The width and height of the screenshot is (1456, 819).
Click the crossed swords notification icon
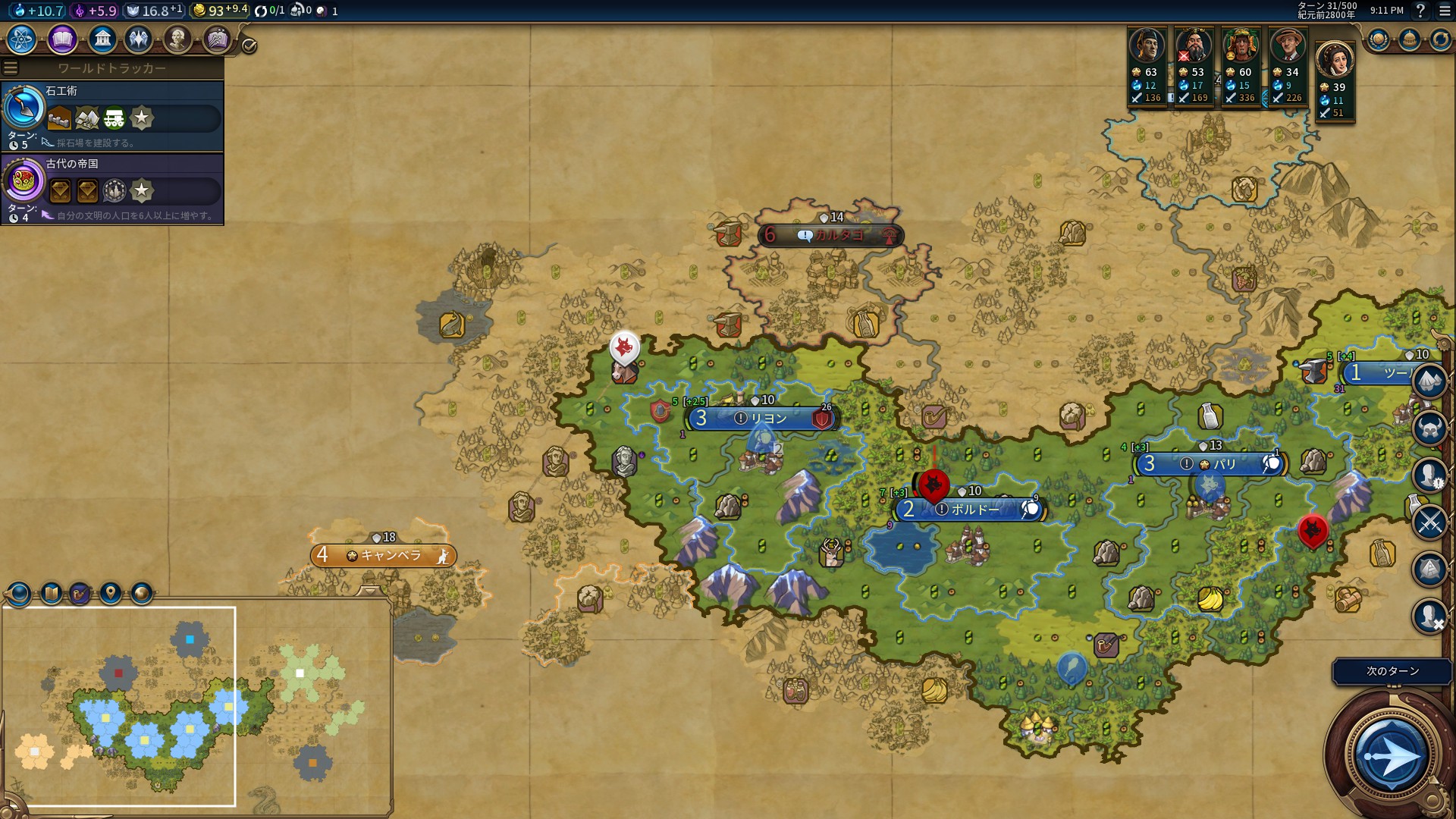(1429, 522)
